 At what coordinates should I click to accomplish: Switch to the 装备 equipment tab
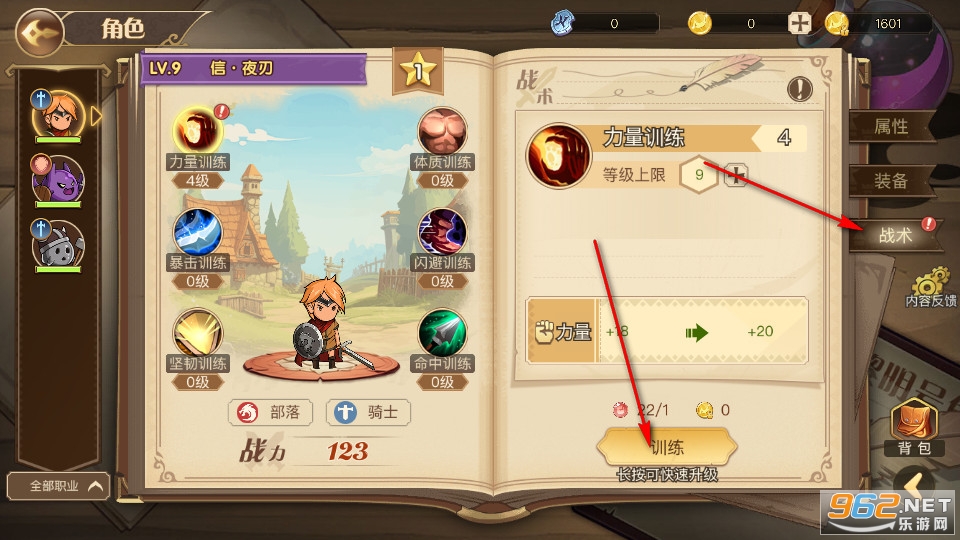coord(891,180)
